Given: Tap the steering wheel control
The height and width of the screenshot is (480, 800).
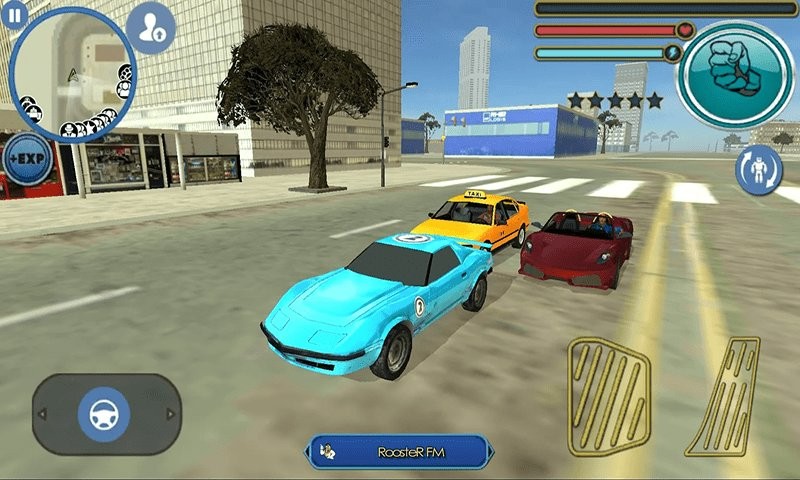Looking at the screenshot, I should (105, 413).
